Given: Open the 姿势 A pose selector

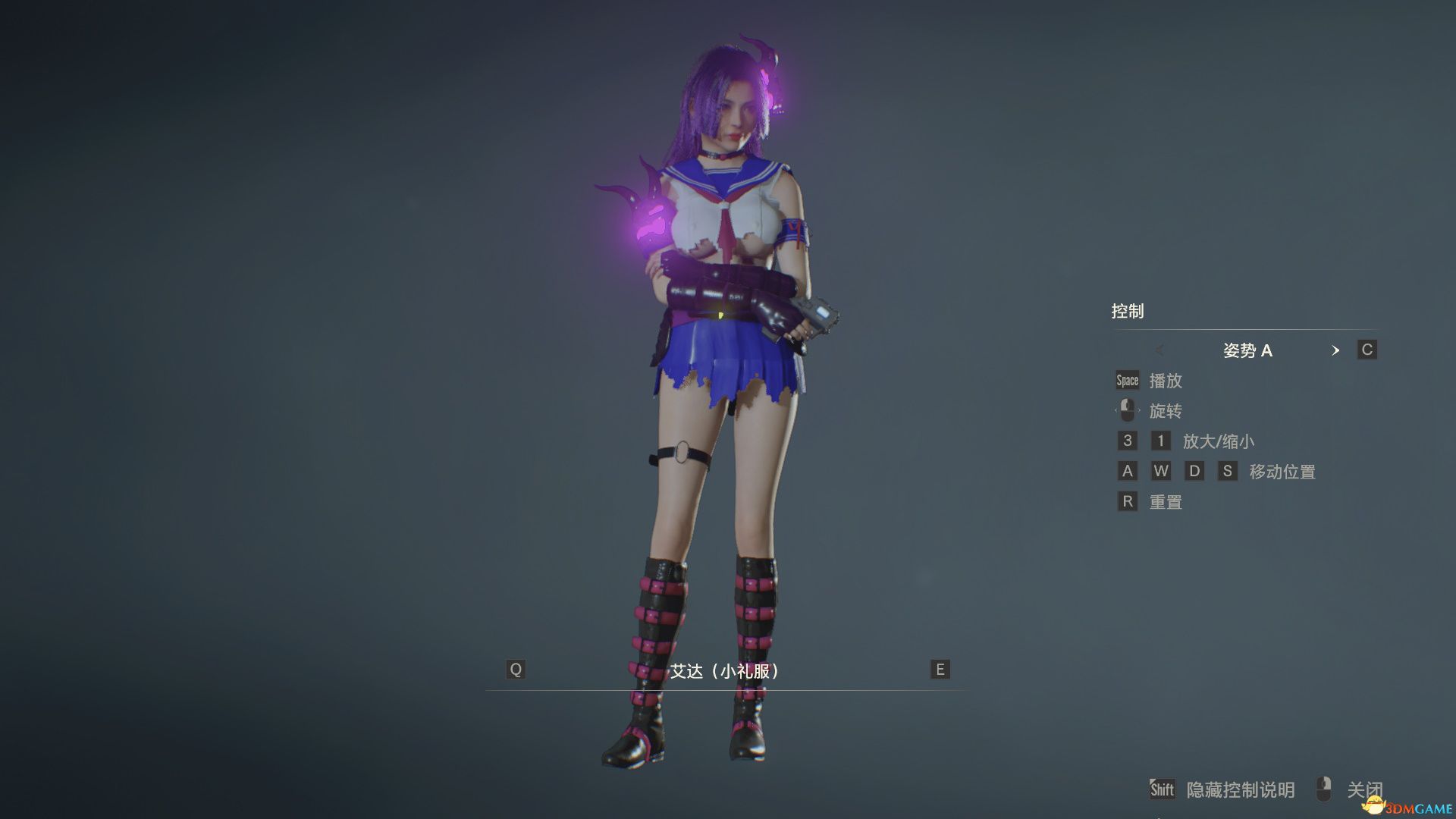Looking at the screenshot, I should (x=1248, y=350).
